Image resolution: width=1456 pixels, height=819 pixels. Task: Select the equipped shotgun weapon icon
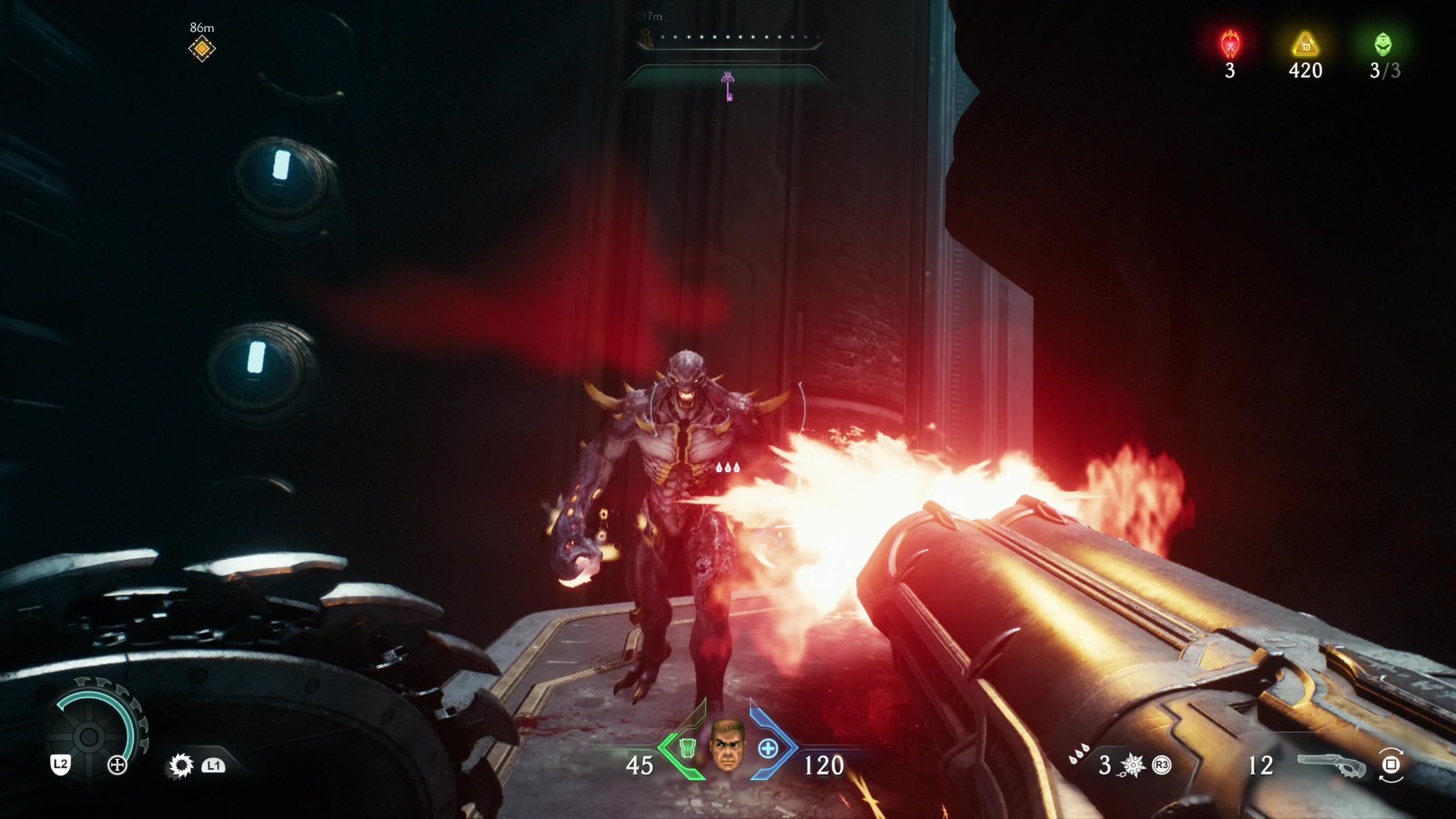point(1330,764)
